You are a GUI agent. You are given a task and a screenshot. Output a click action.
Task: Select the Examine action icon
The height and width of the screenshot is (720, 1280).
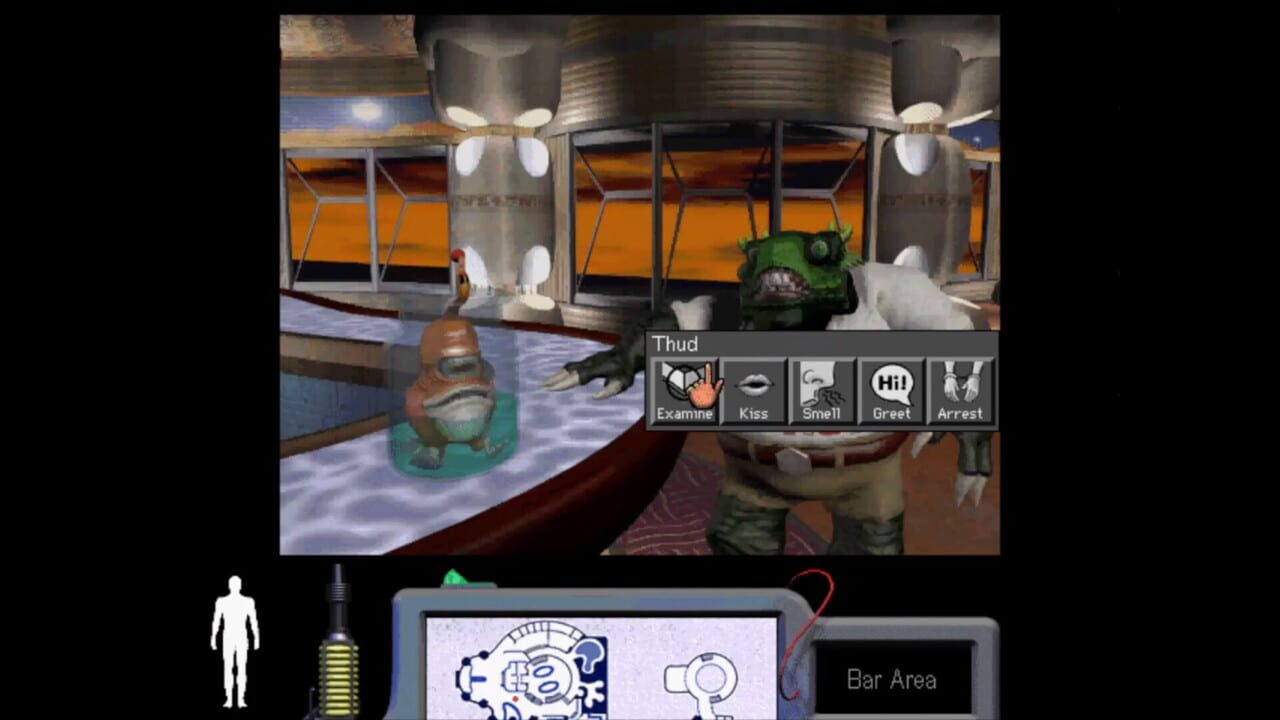tap(686, 385)
